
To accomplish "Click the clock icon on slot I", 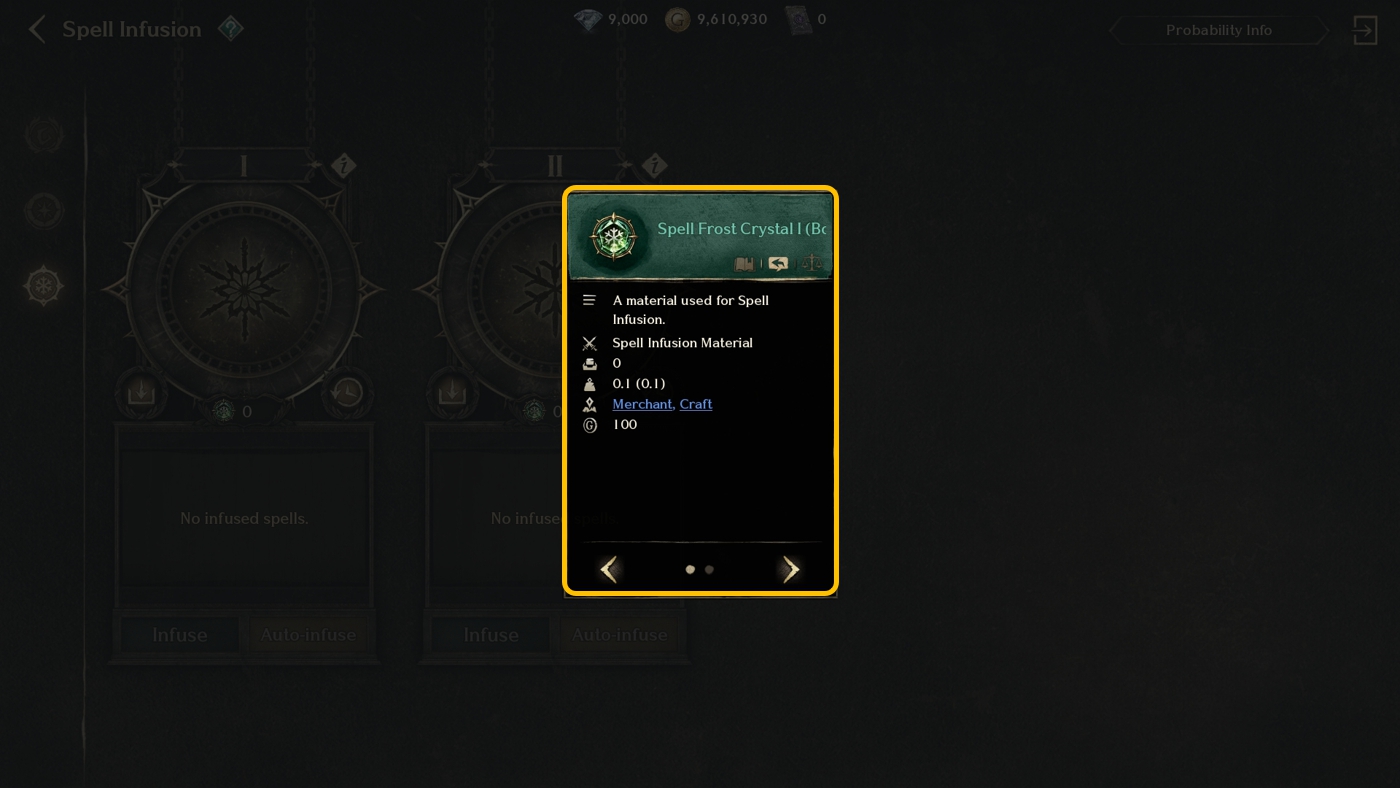I will (x=347, y=390).
